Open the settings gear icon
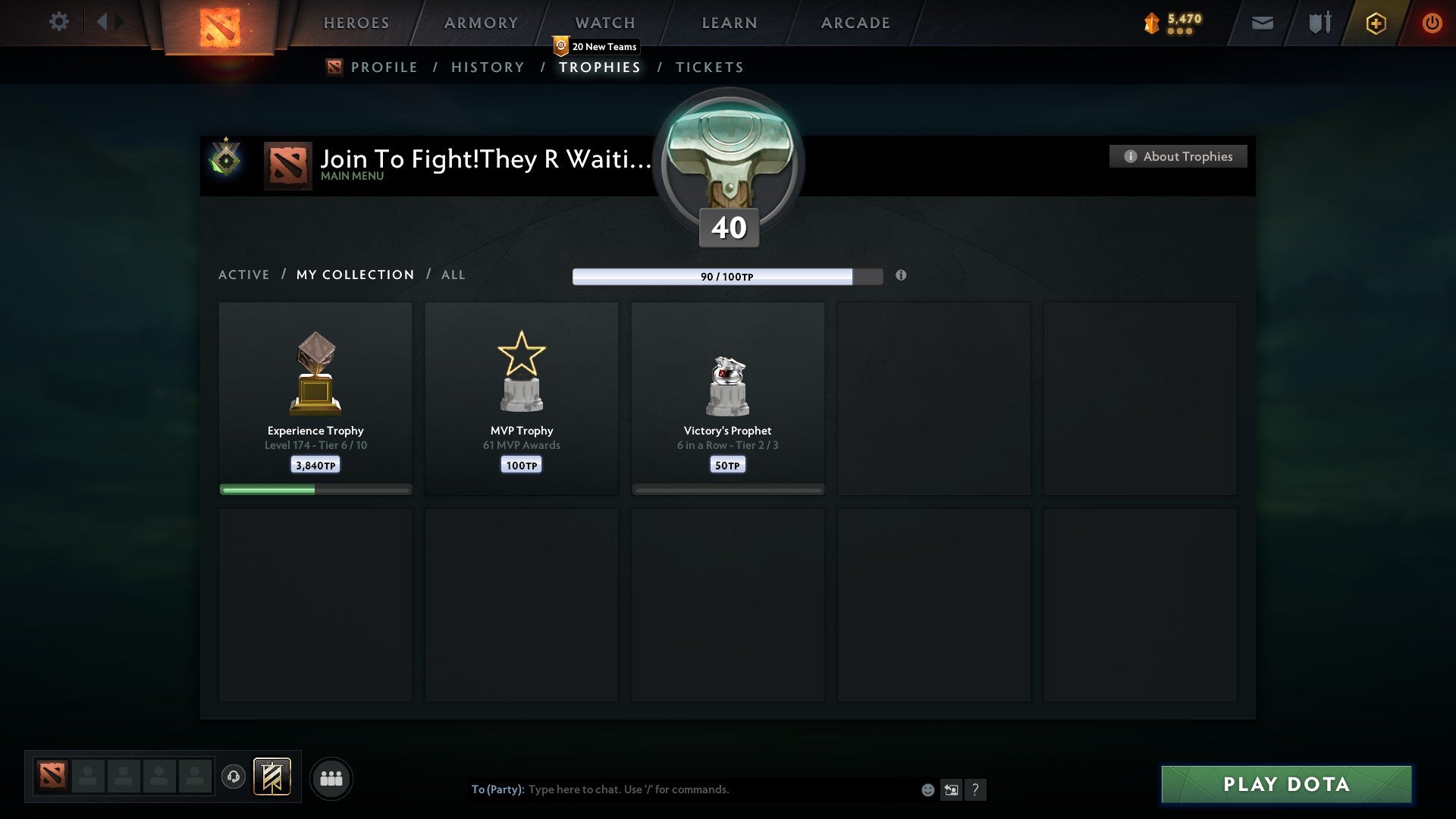The height and width of the screenshot is (819, 1456). click(x=59, y=21)
